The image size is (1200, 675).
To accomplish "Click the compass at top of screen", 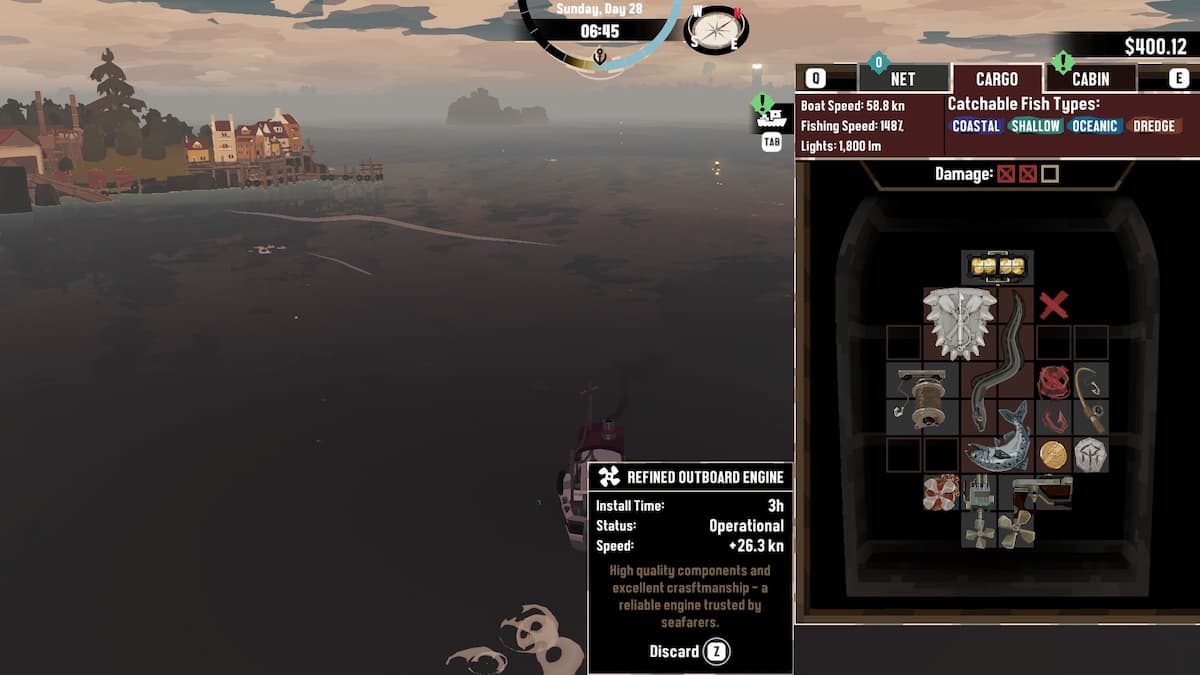I will (716, 30).
